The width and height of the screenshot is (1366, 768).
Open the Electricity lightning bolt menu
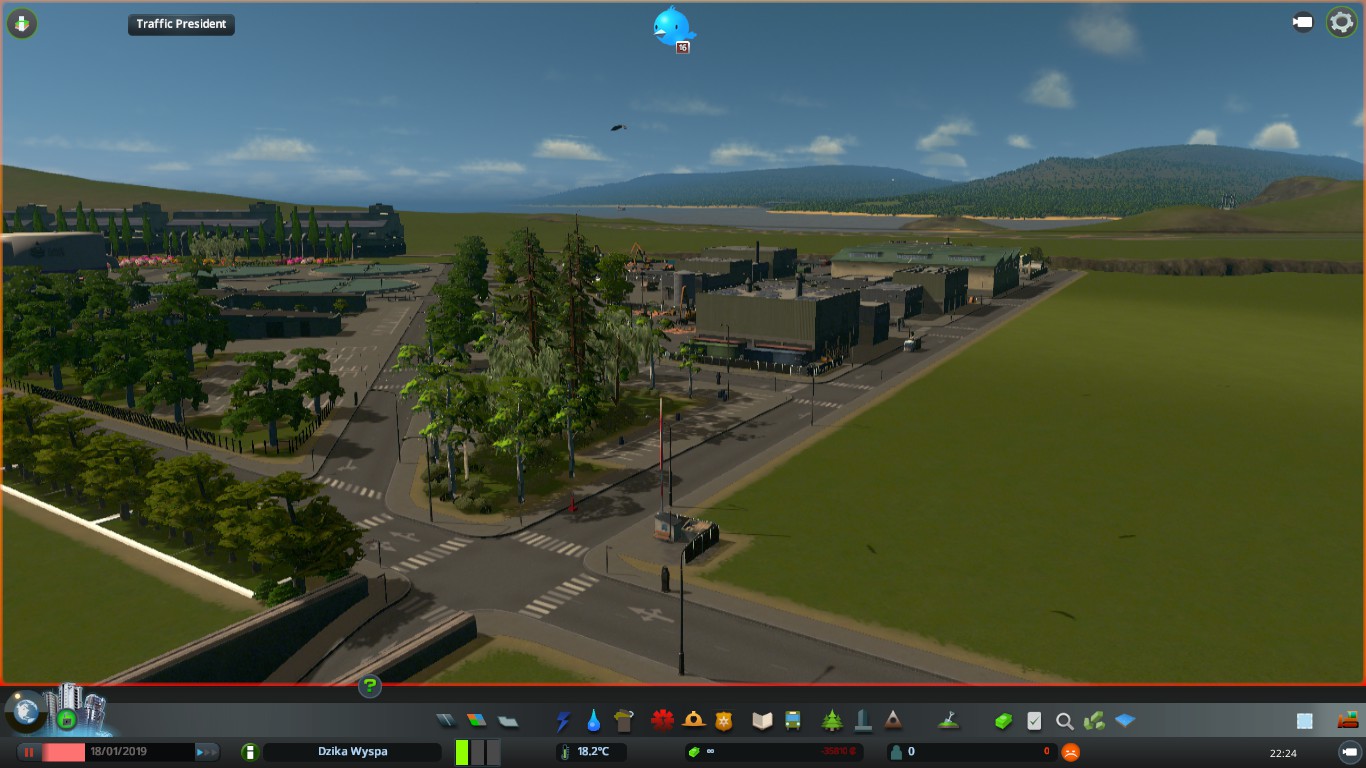564,720
